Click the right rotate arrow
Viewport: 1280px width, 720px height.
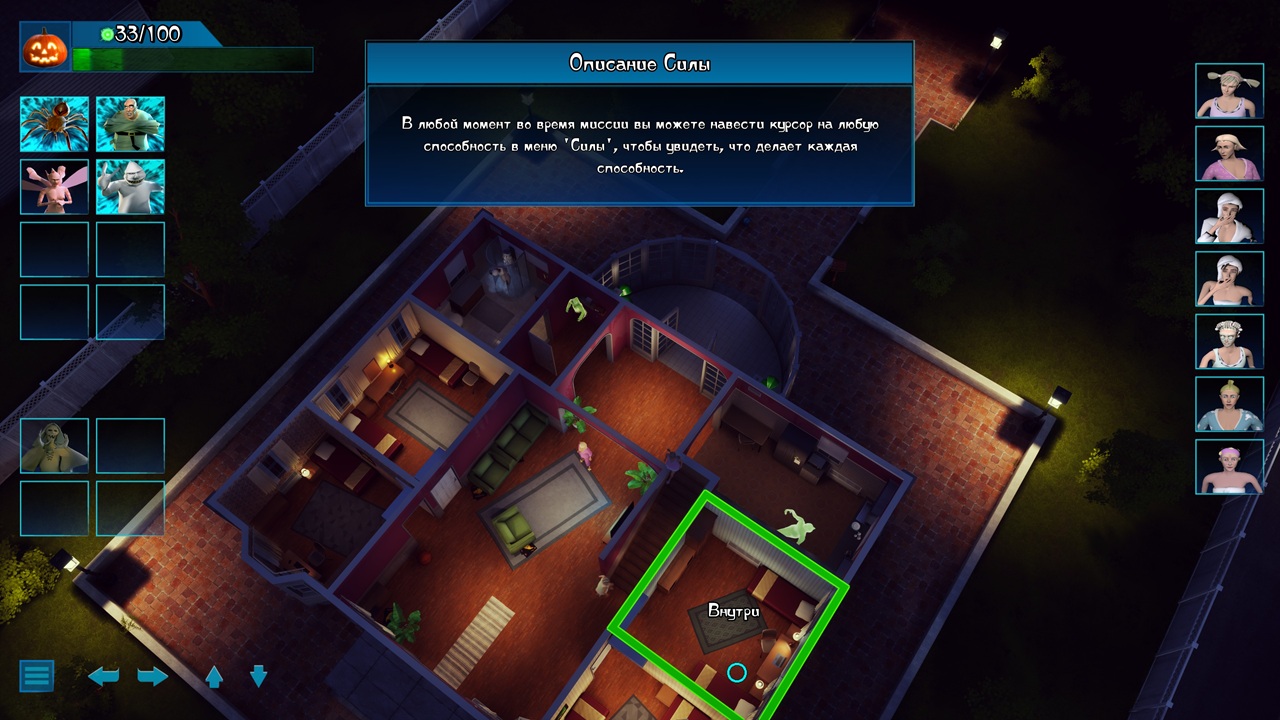[152, 676]
